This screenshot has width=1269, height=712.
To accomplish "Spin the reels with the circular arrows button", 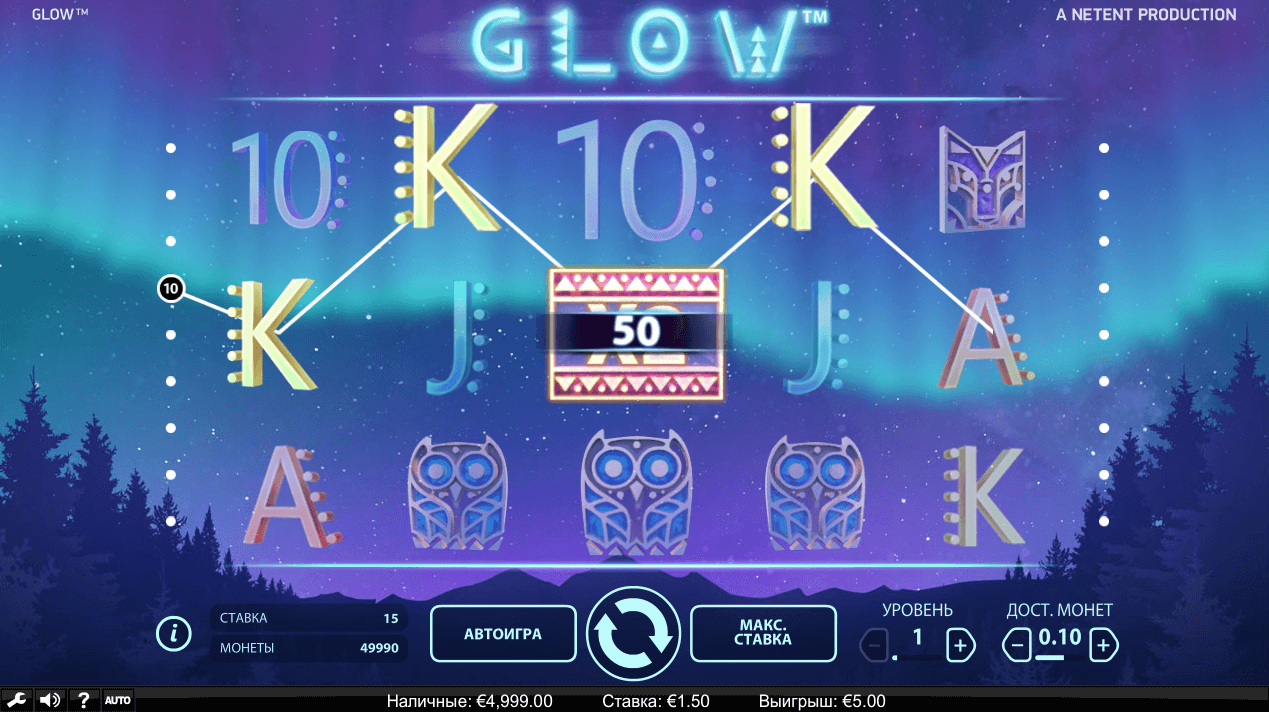I will (633, 633).
